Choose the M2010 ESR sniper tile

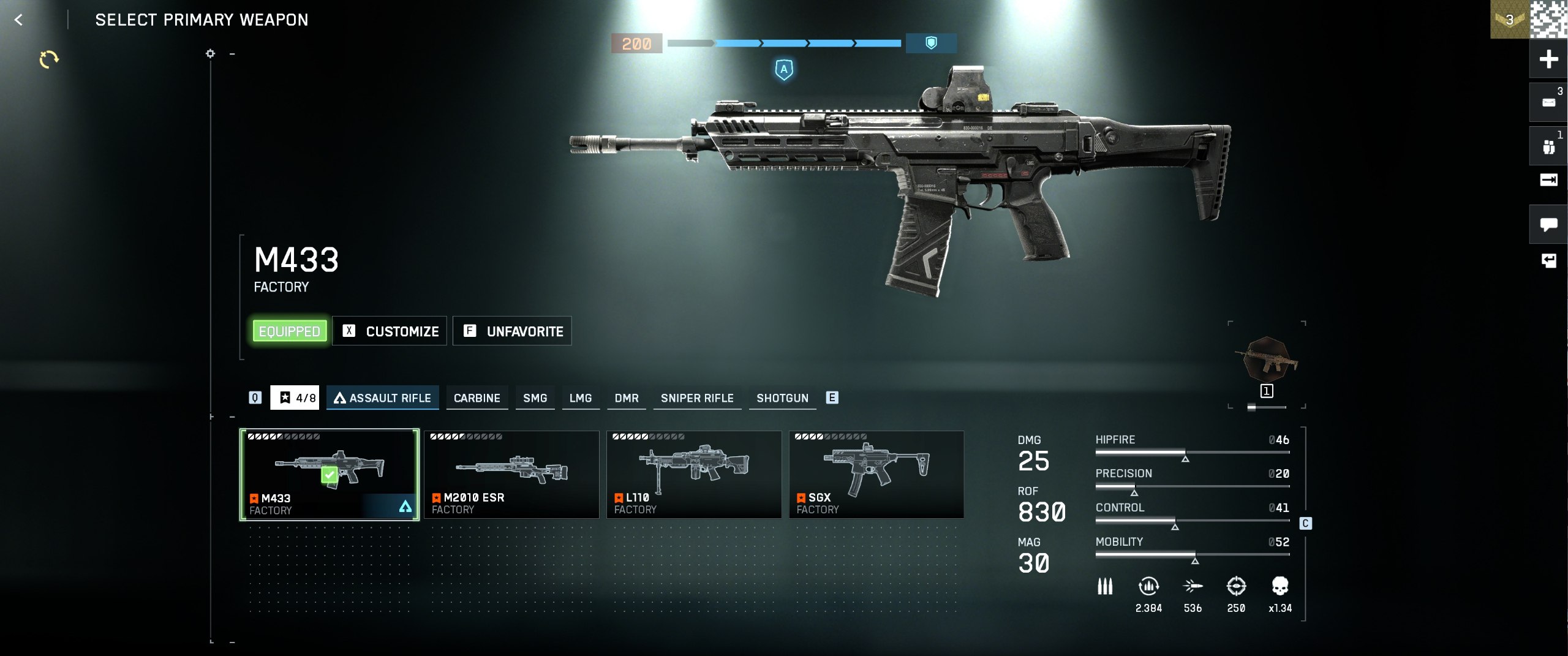tap(511, 475)
